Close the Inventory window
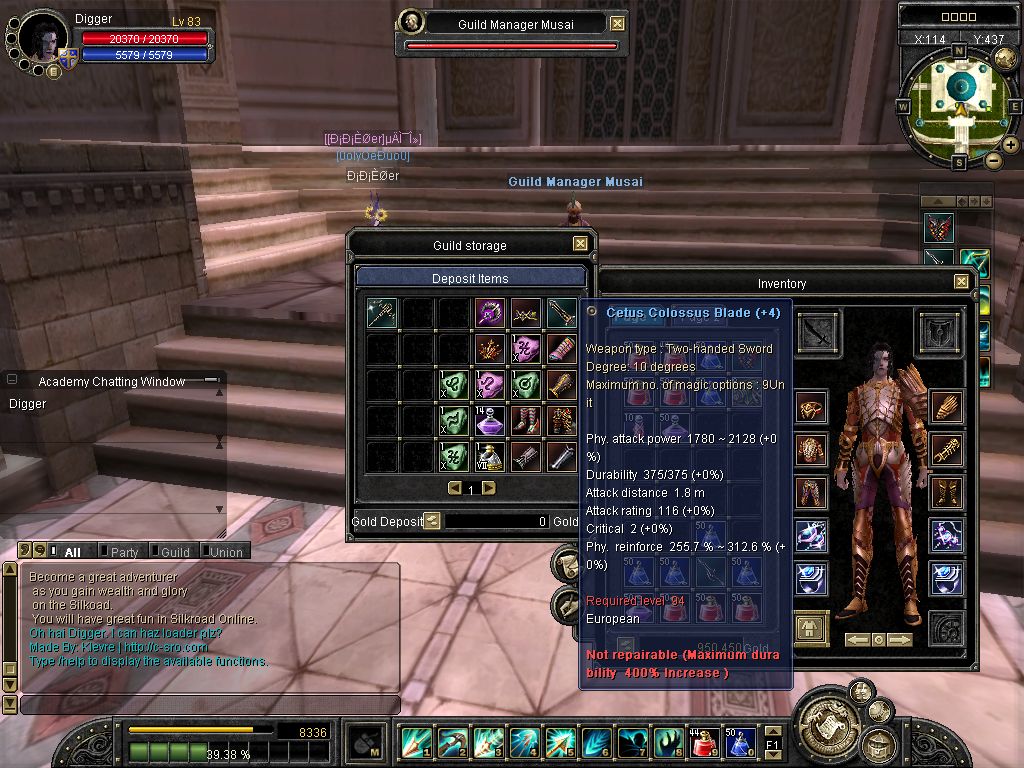 point(961,283)
